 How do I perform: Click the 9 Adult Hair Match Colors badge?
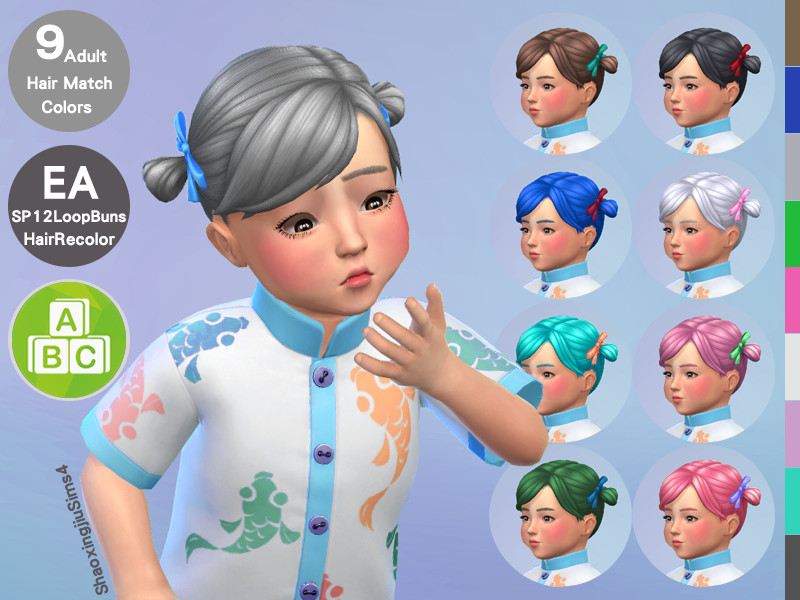(69, 70)
